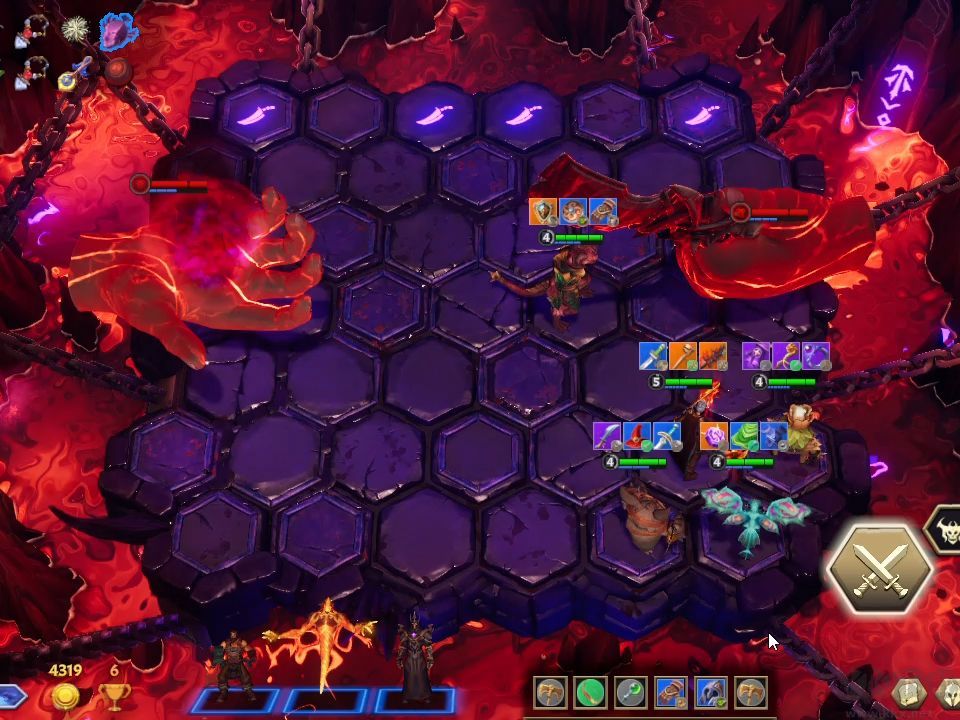The image size is (960, 720).
Task: Start the battle with crossed swords button
Action: pyautogui.click(x=880, y=567)
